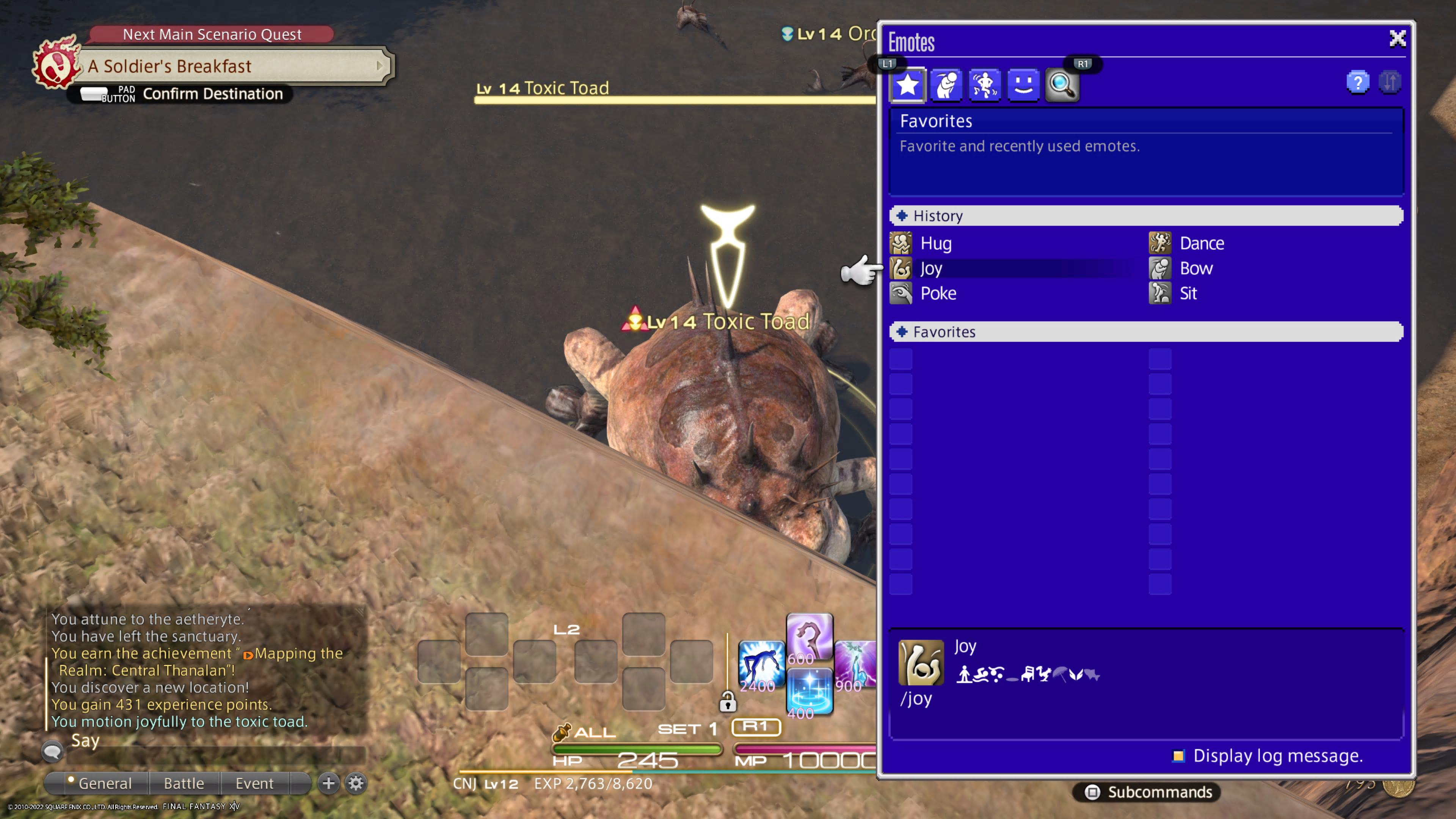Open chat log settings gear
This screenshot has width=1456, height=819.
pos(356,783)
